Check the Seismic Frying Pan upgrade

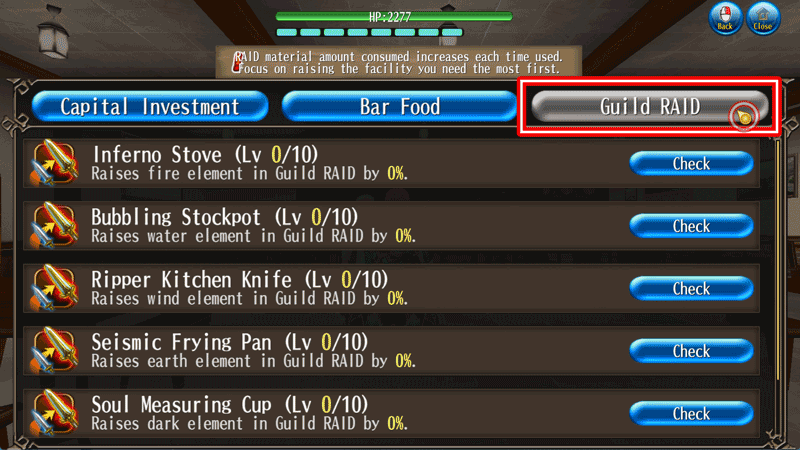(x=691, y=351)
